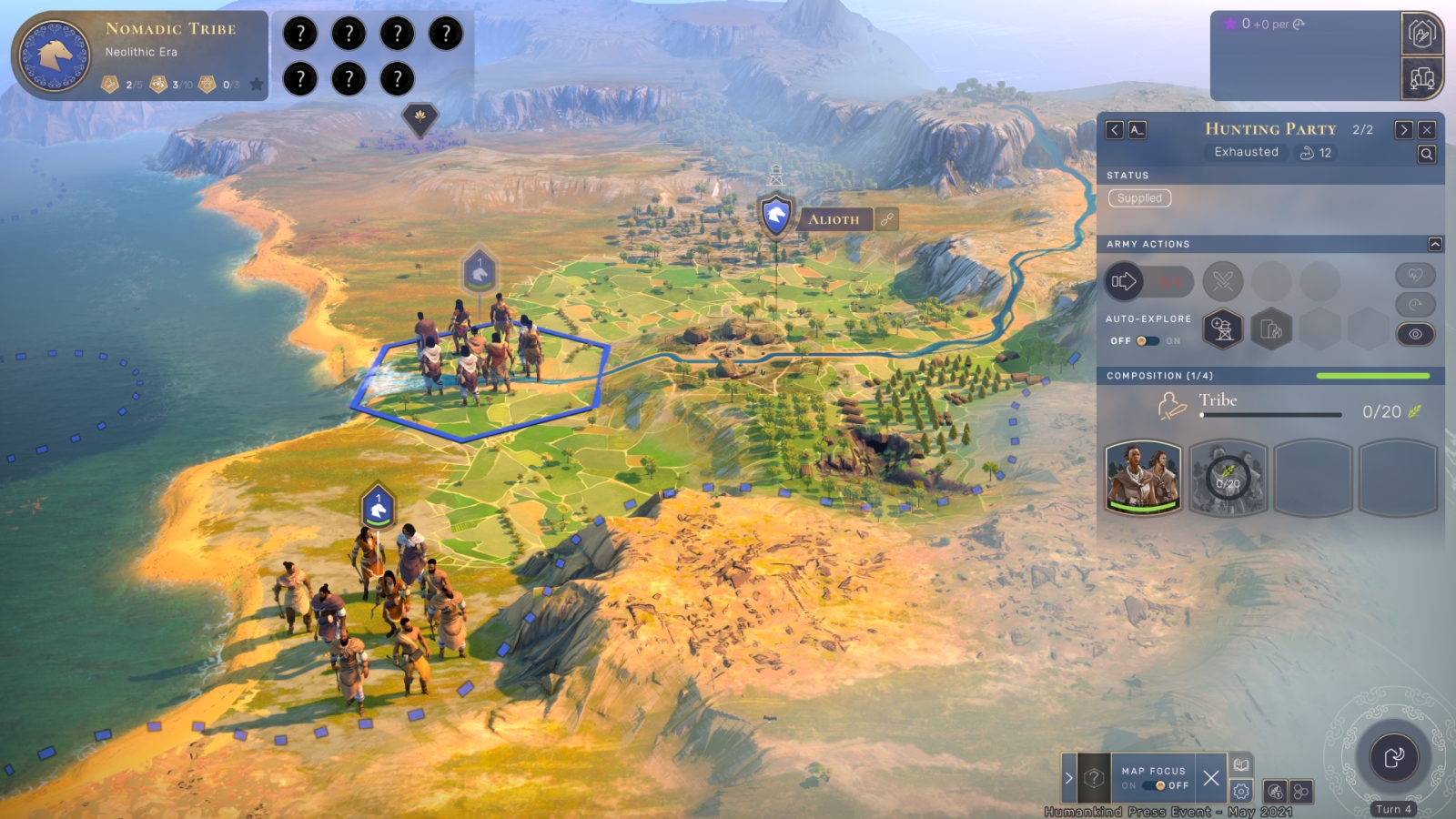Expand the bottom notification bar arrow
The image size is (1456, 819).
[1069, 778]
